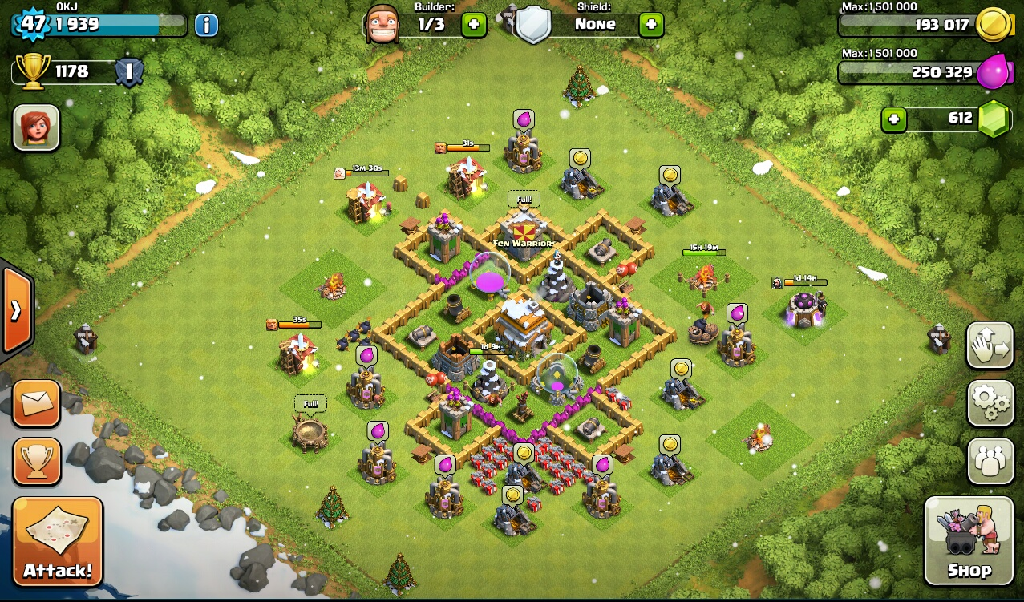View the trophy cup rankings
The image size is (1024, 602).
coord(36,461)
